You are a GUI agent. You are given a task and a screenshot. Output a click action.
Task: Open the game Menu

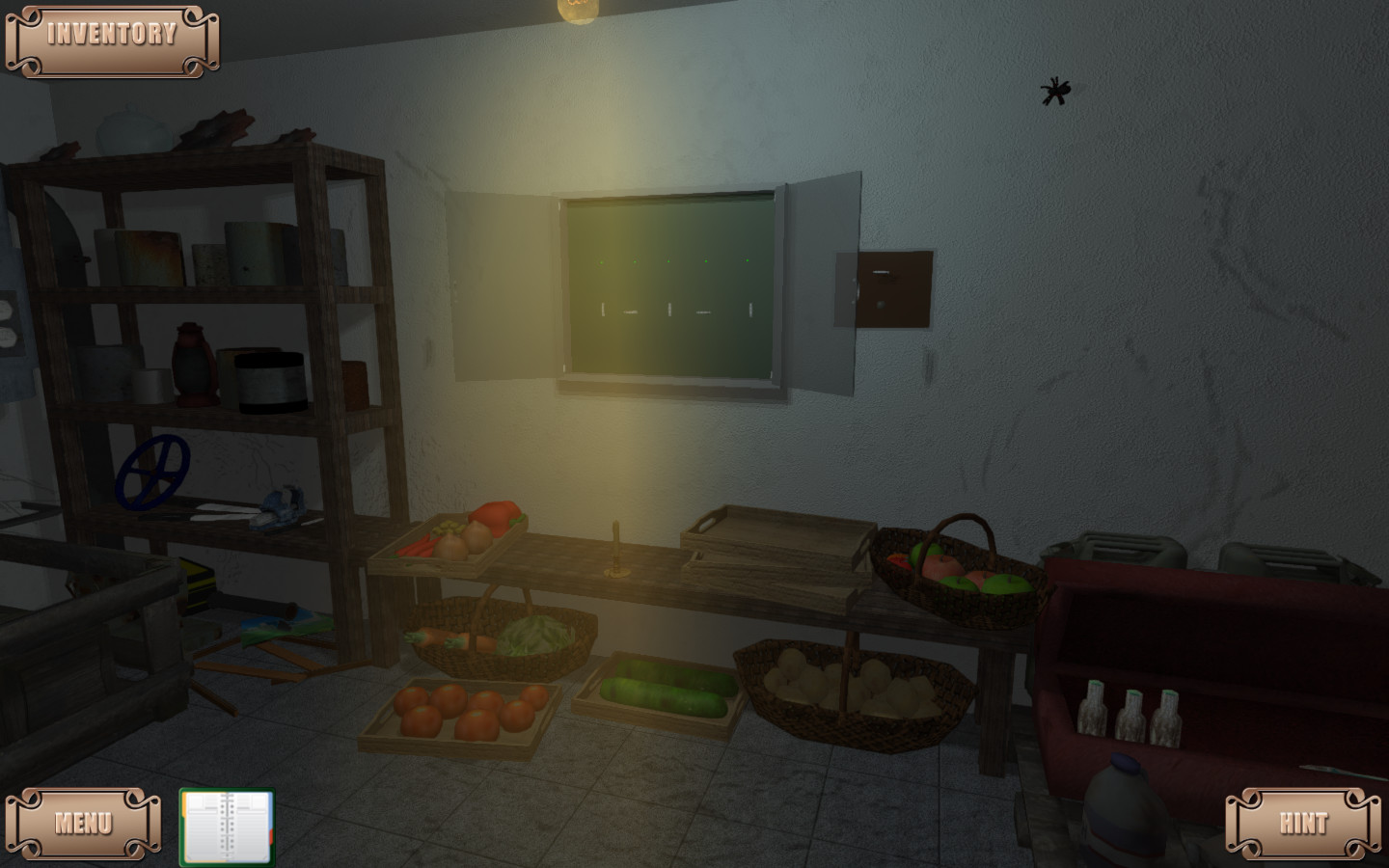pos(83,822)
